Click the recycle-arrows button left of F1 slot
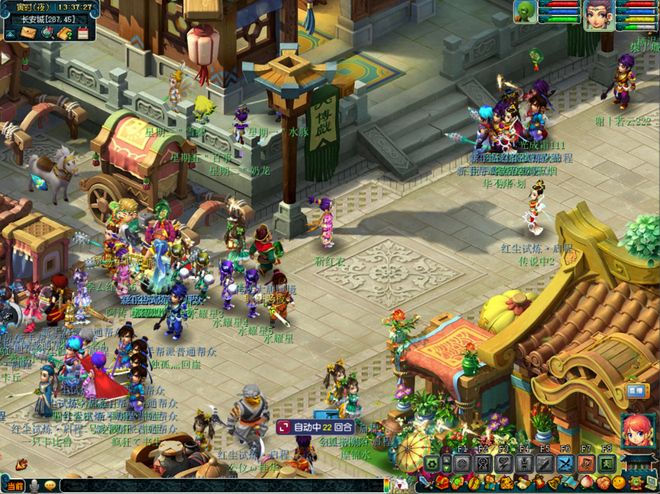 pos(433,464)
